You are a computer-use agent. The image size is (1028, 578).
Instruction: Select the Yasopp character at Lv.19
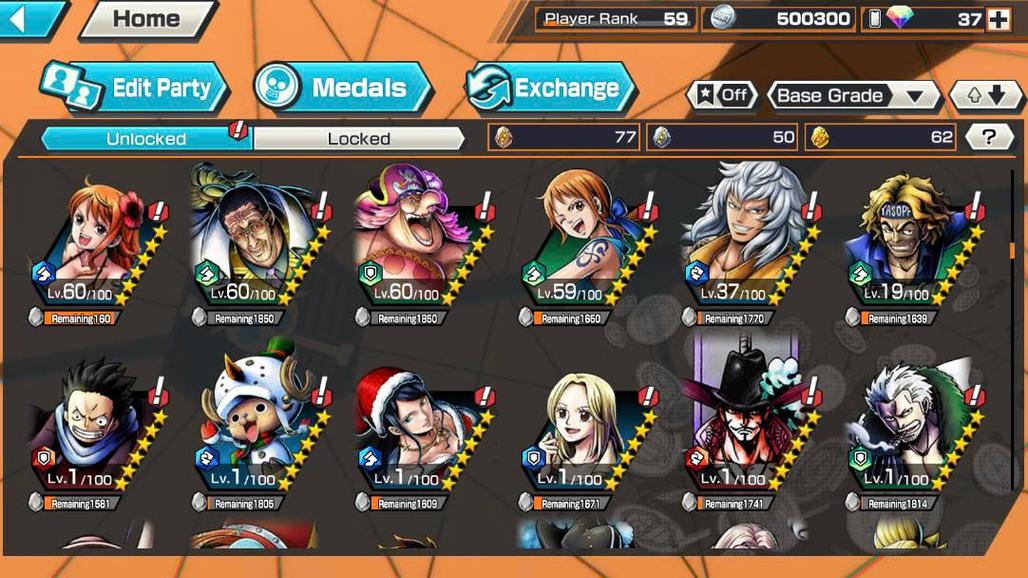click(905, 240)
